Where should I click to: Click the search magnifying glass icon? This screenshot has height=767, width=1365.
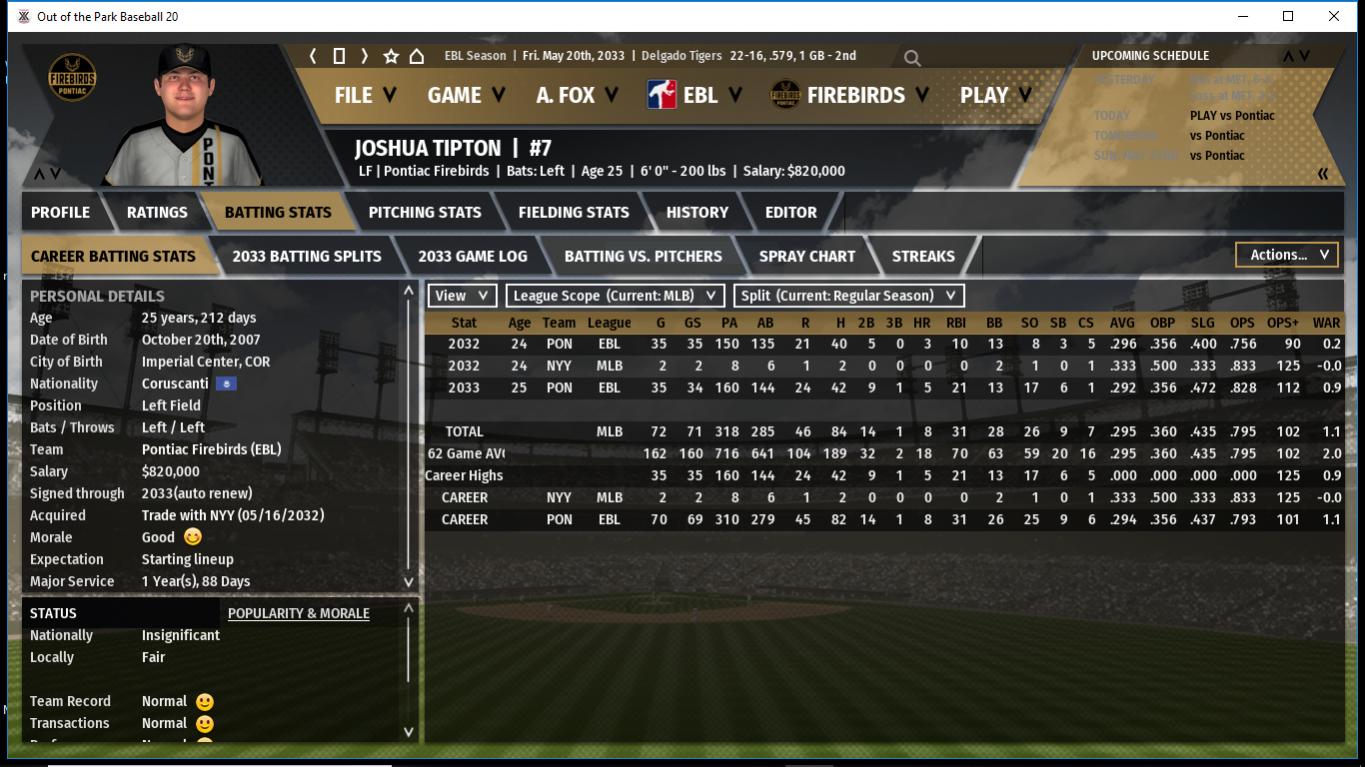pyautogui.click(x=912, y=58)
